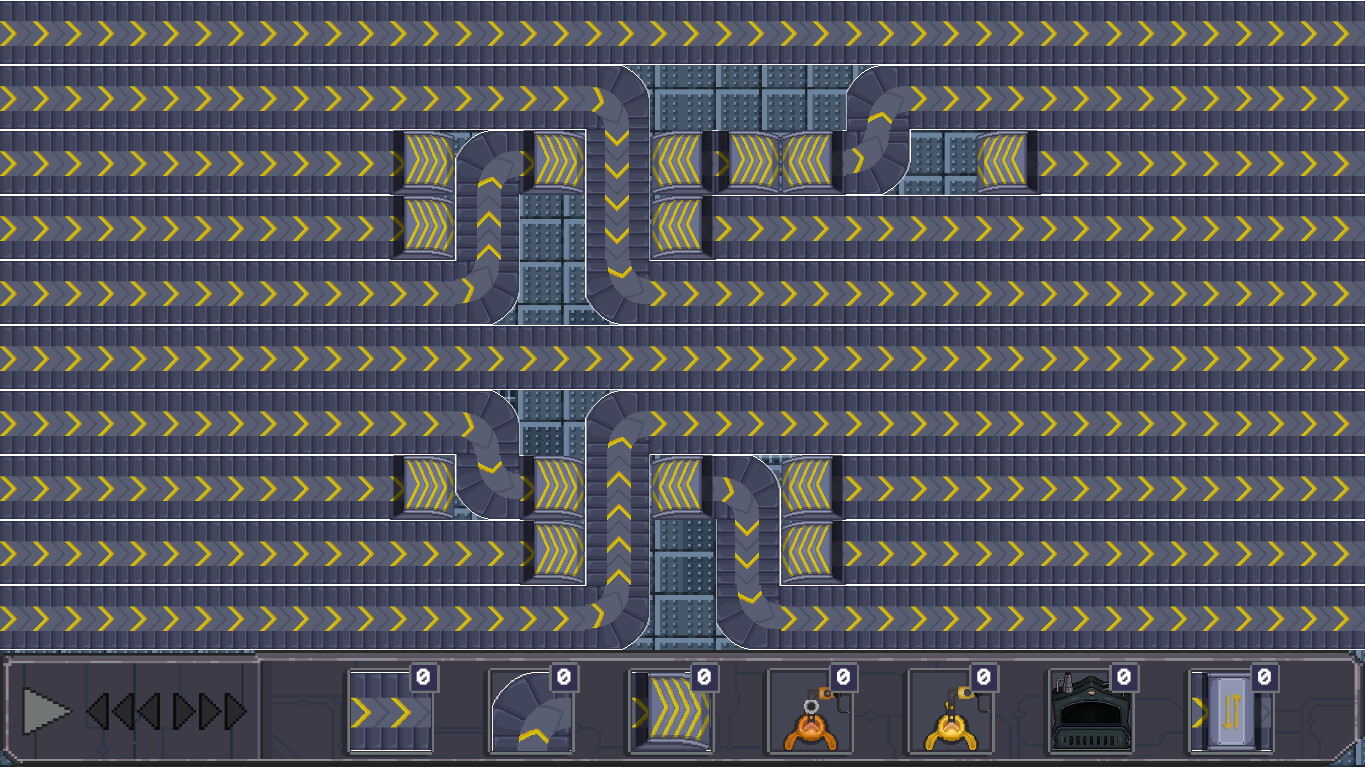1365x767 pixels.
Task: Select the tunnel door tile tool
Action: 1230,712
